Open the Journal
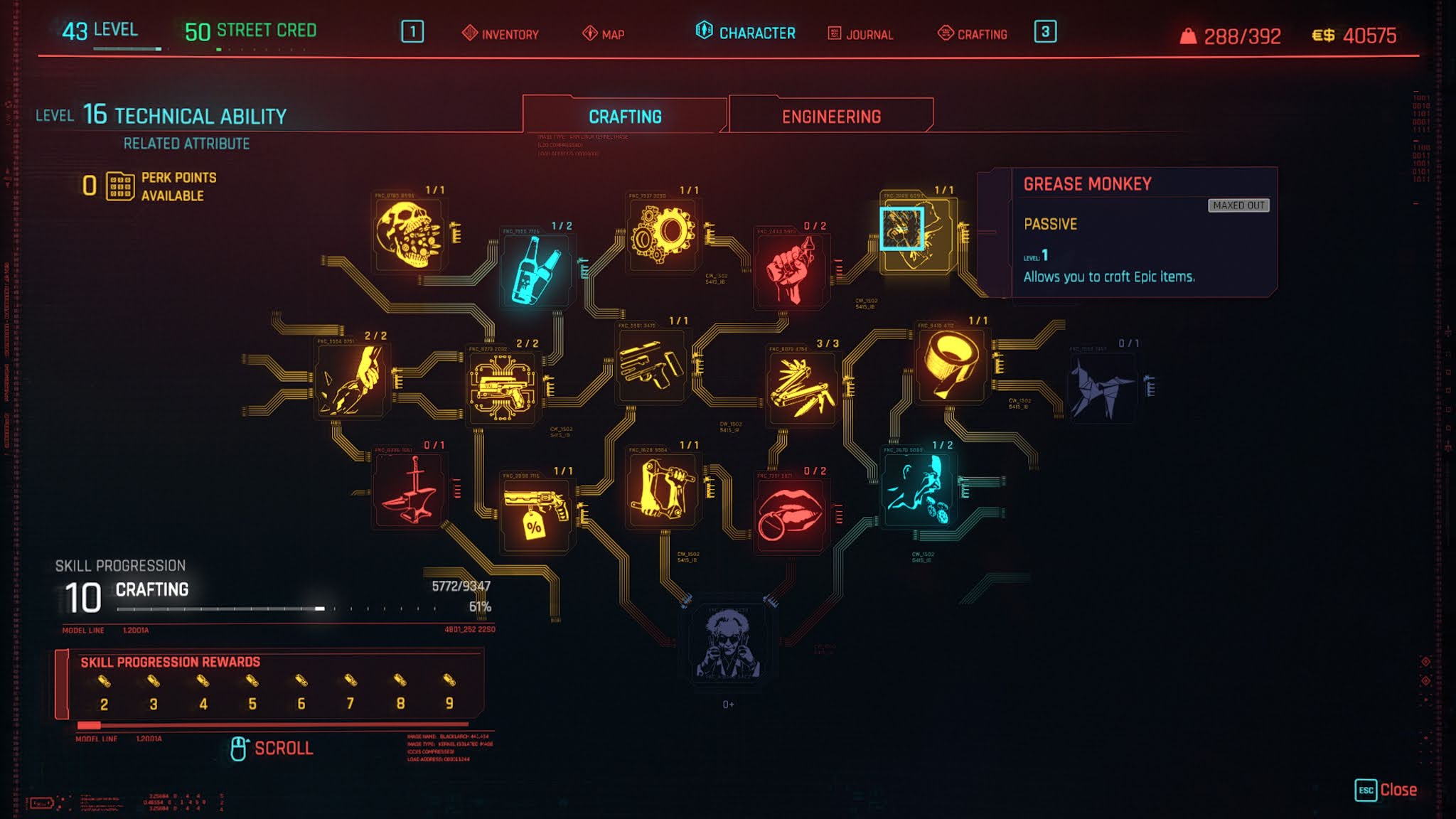Viewport: 1456px width, 819px height. click(x=860, y=33)
